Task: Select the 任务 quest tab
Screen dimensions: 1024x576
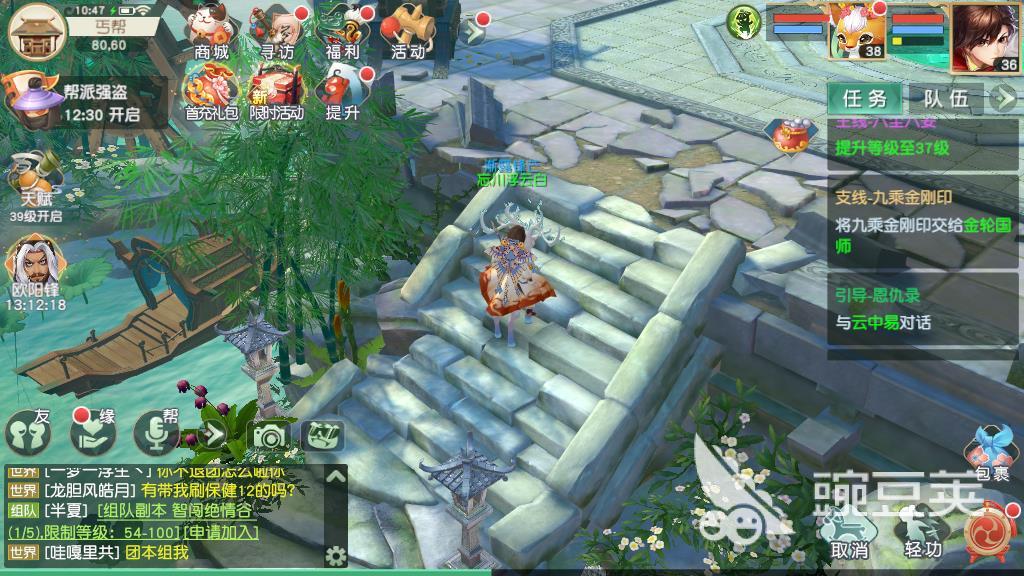Action: pos(865,98)
